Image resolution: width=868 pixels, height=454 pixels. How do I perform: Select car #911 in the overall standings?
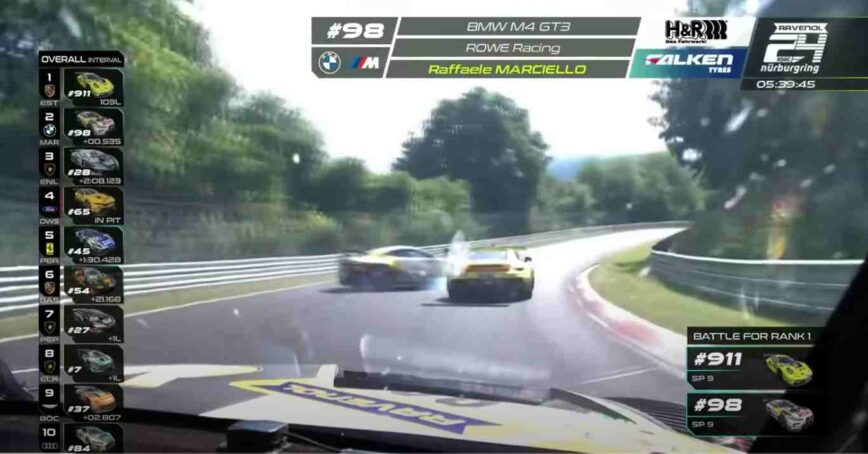[x=93, y=85]
